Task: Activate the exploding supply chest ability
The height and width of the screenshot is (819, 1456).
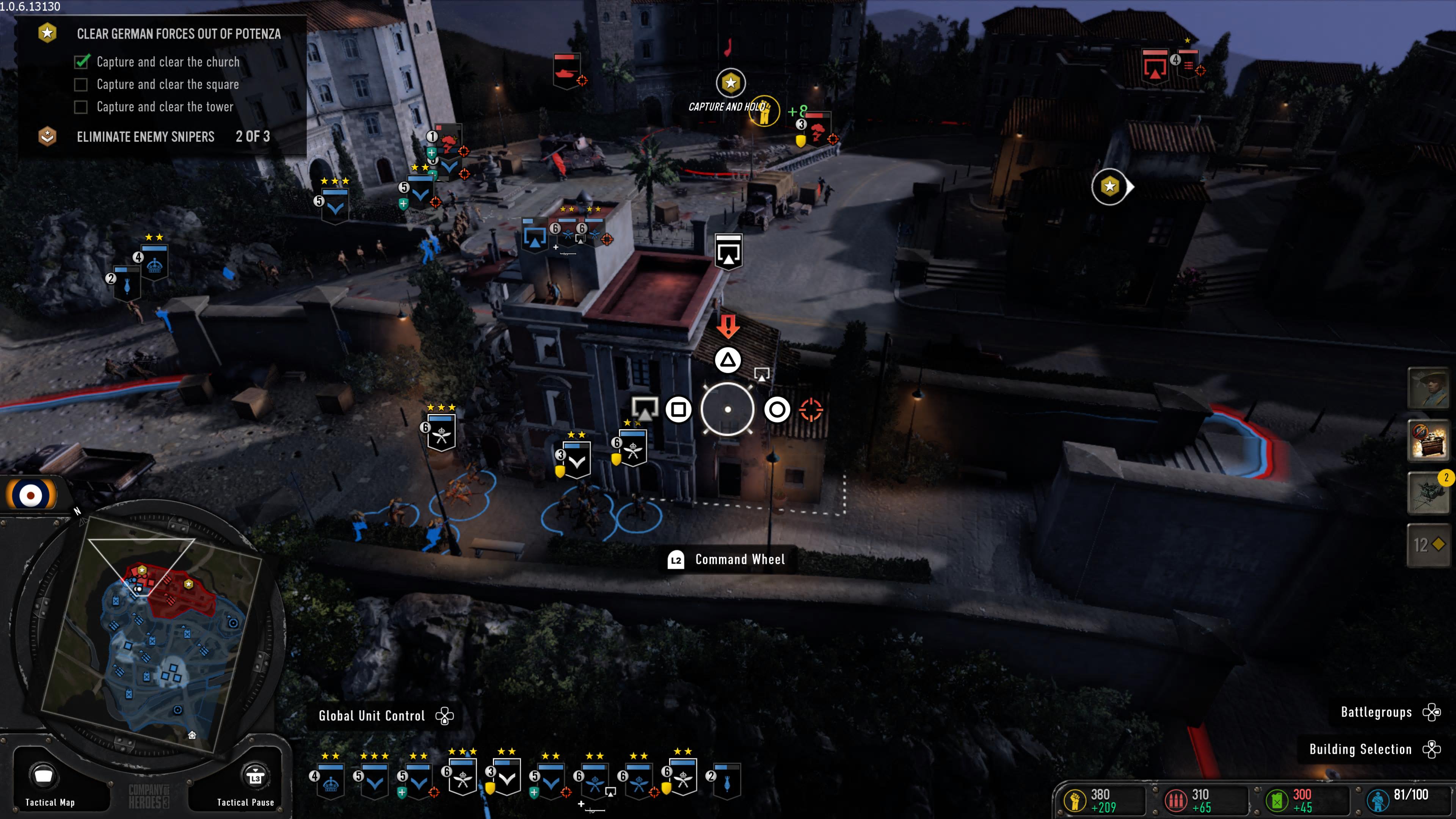Action: (x=1428, y=440)
